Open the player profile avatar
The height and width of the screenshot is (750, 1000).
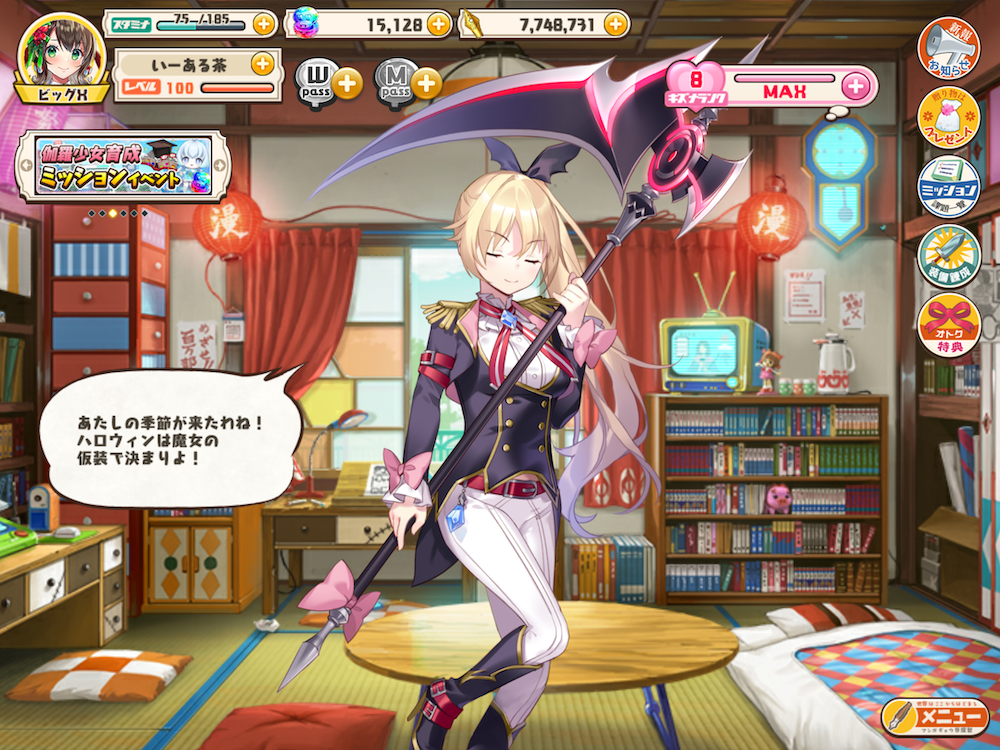pos(61,54)
